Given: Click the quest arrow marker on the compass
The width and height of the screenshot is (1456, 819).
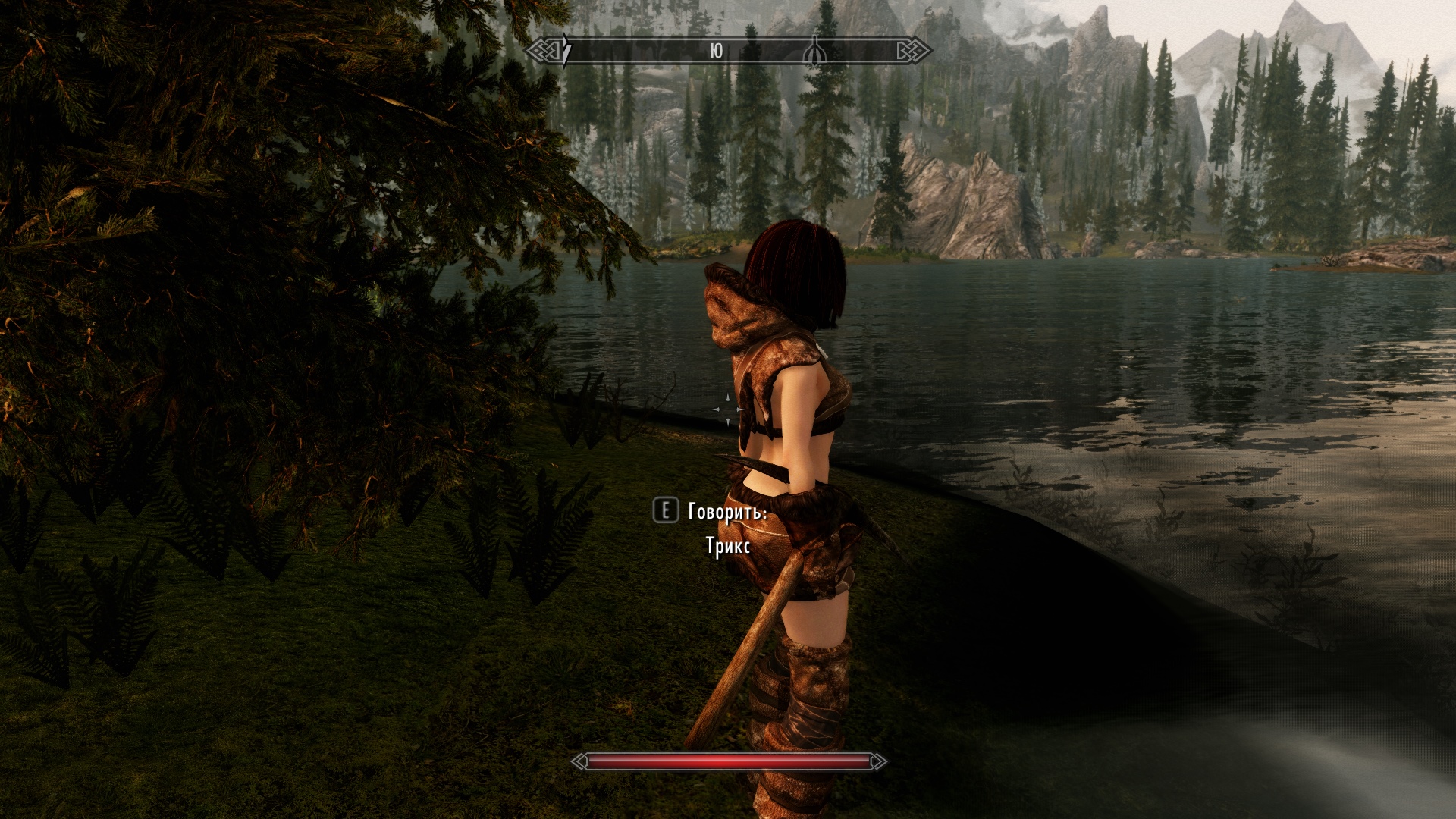Looking at the screenshot, I should [566, 51].
